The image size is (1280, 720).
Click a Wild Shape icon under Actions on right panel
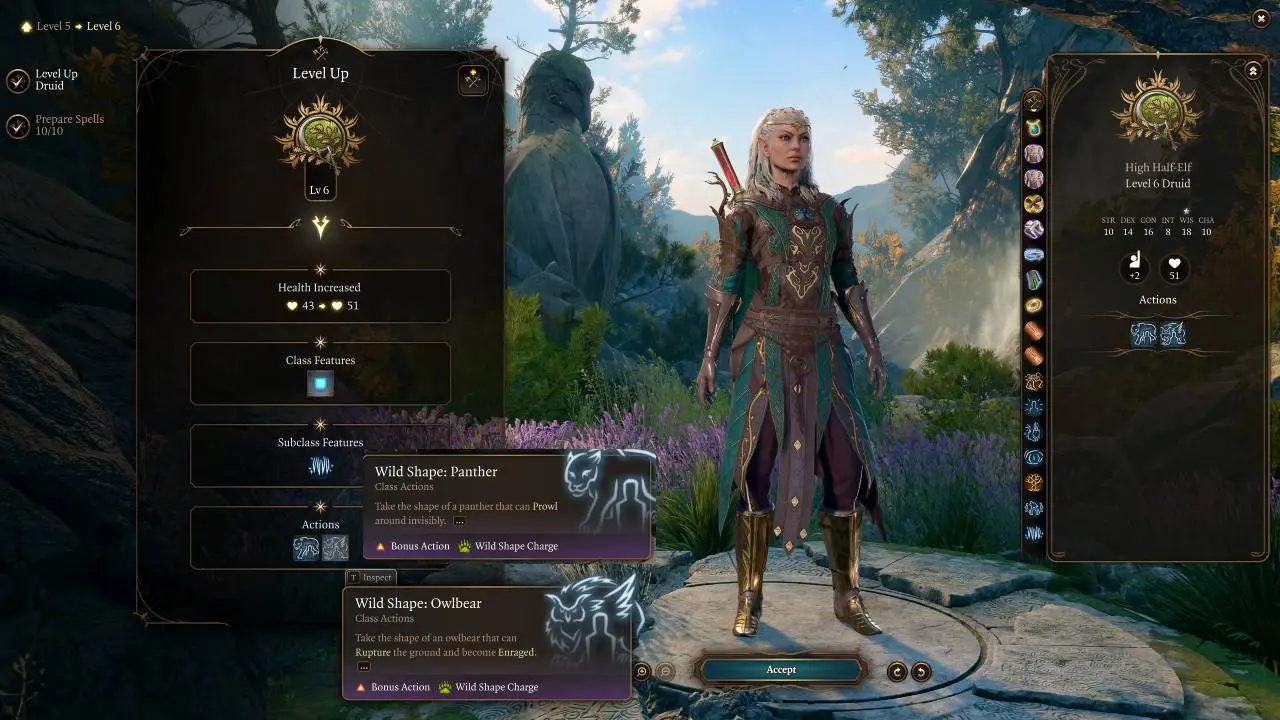point(1143,334)
